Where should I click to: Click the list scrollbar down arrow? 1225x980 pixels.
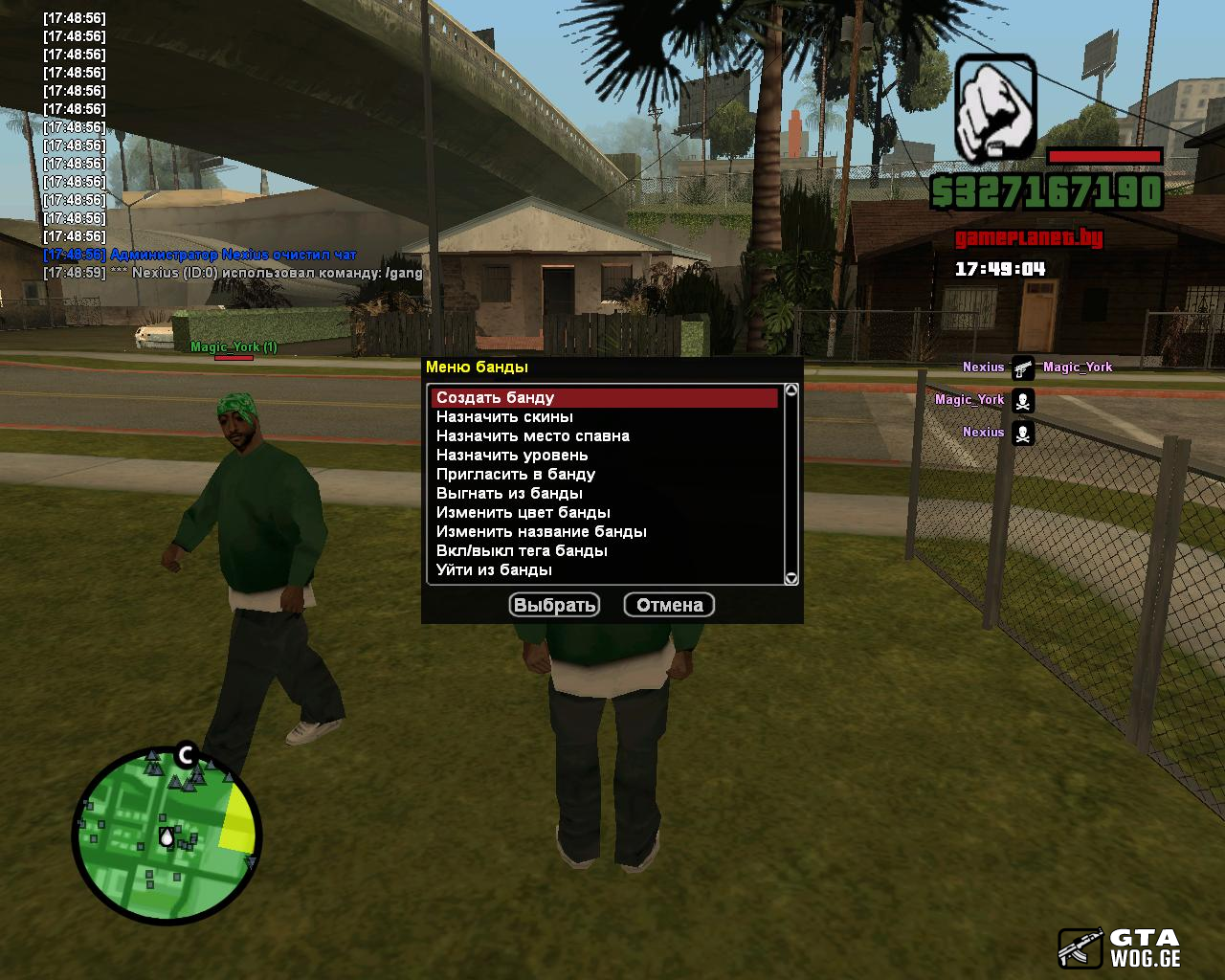791,578
